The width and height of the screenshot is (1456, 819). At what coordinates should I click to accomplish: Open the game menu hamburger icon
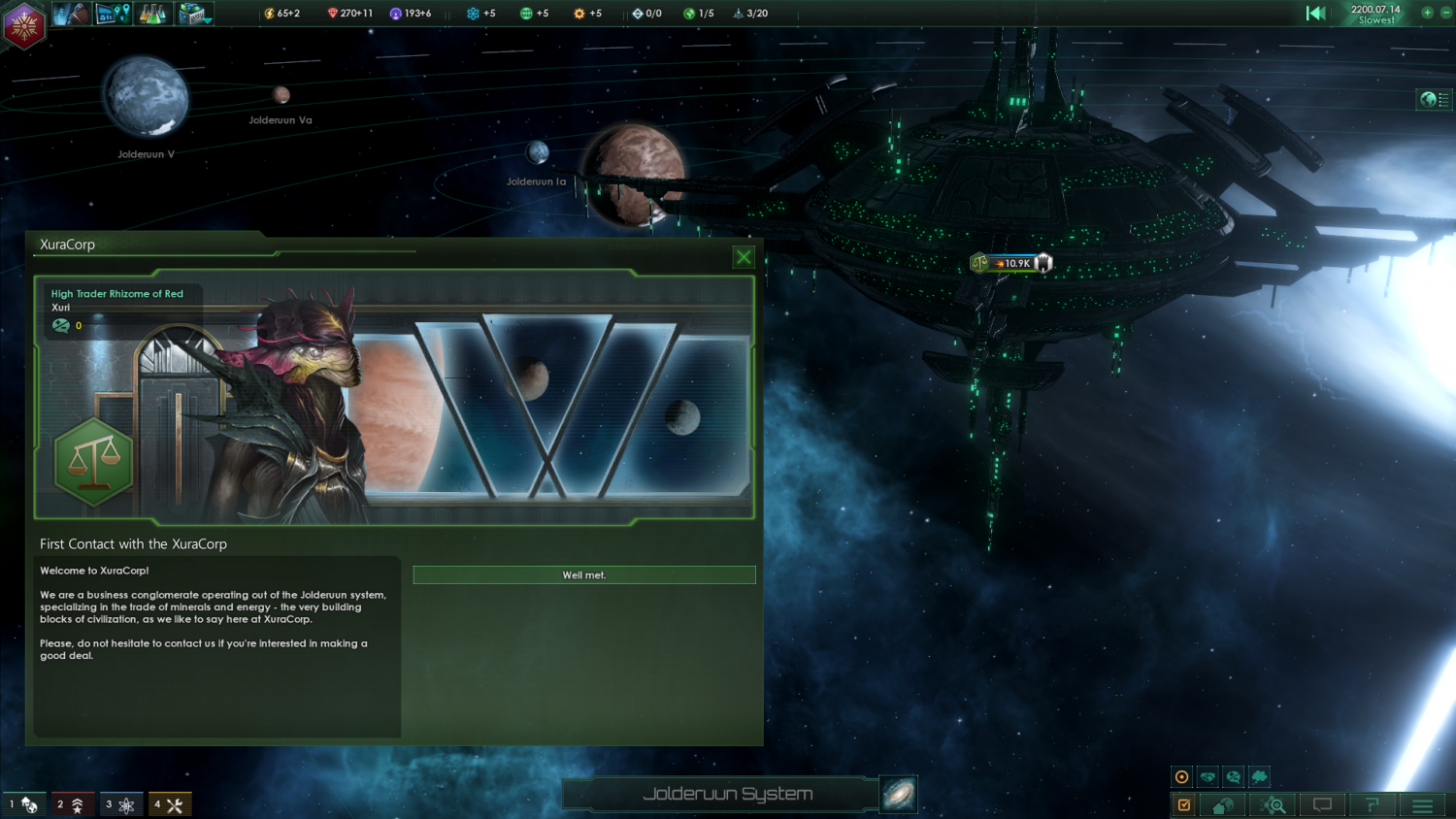point(1422,804)
